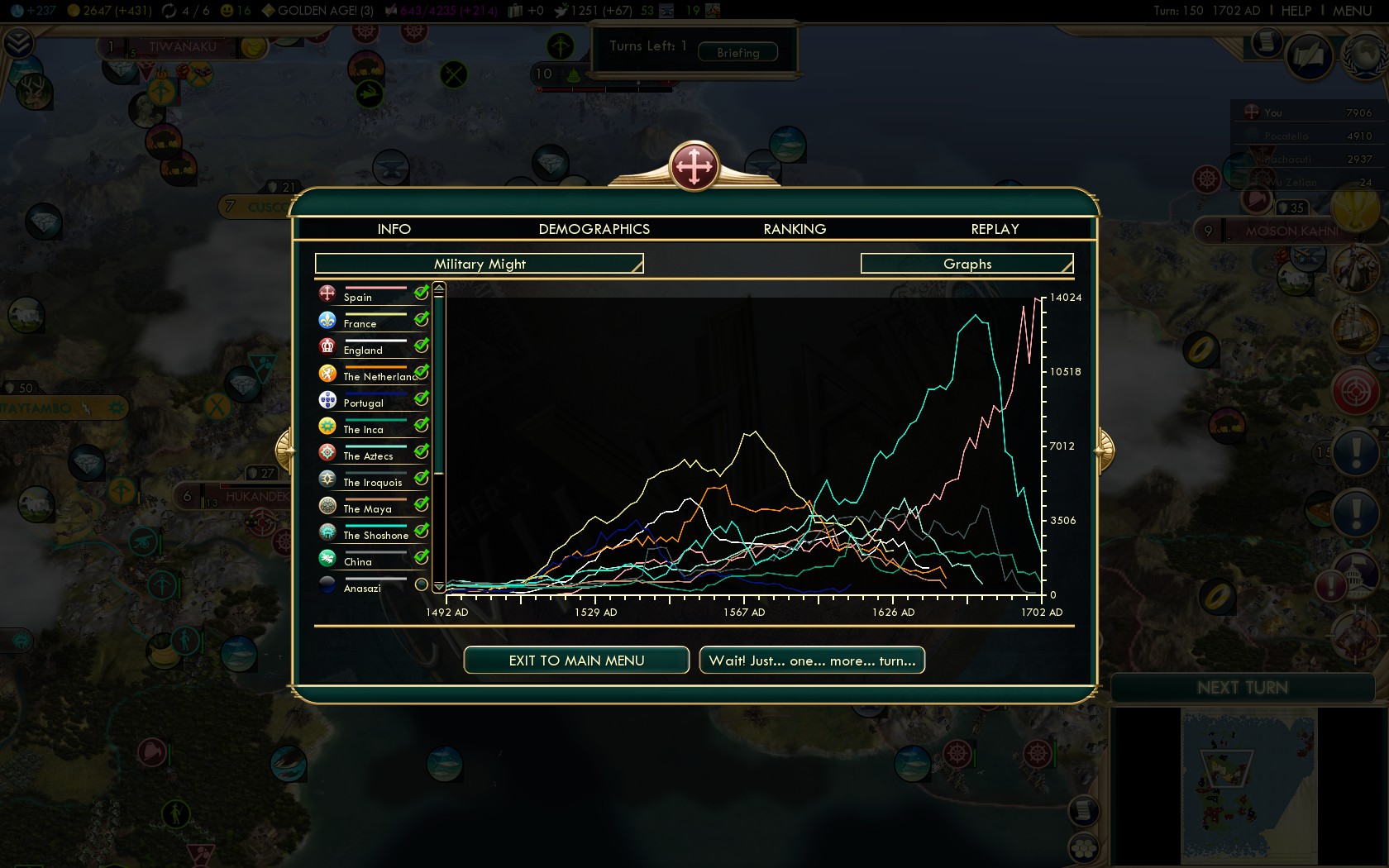
Task: Toggle China's graph line checkbox
Action: pos(421,557)
